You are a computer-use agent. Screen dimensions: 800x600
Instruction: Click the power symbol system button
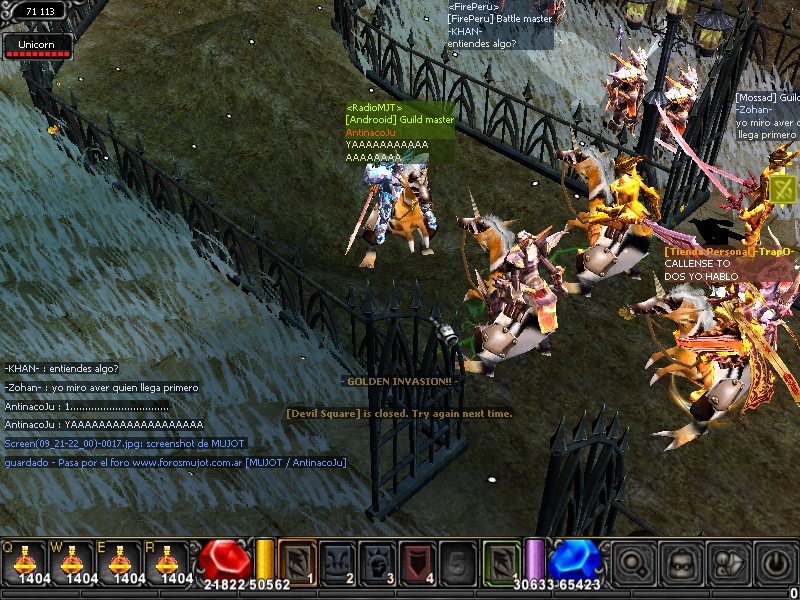pyautogui.click(x=775, y=563)
